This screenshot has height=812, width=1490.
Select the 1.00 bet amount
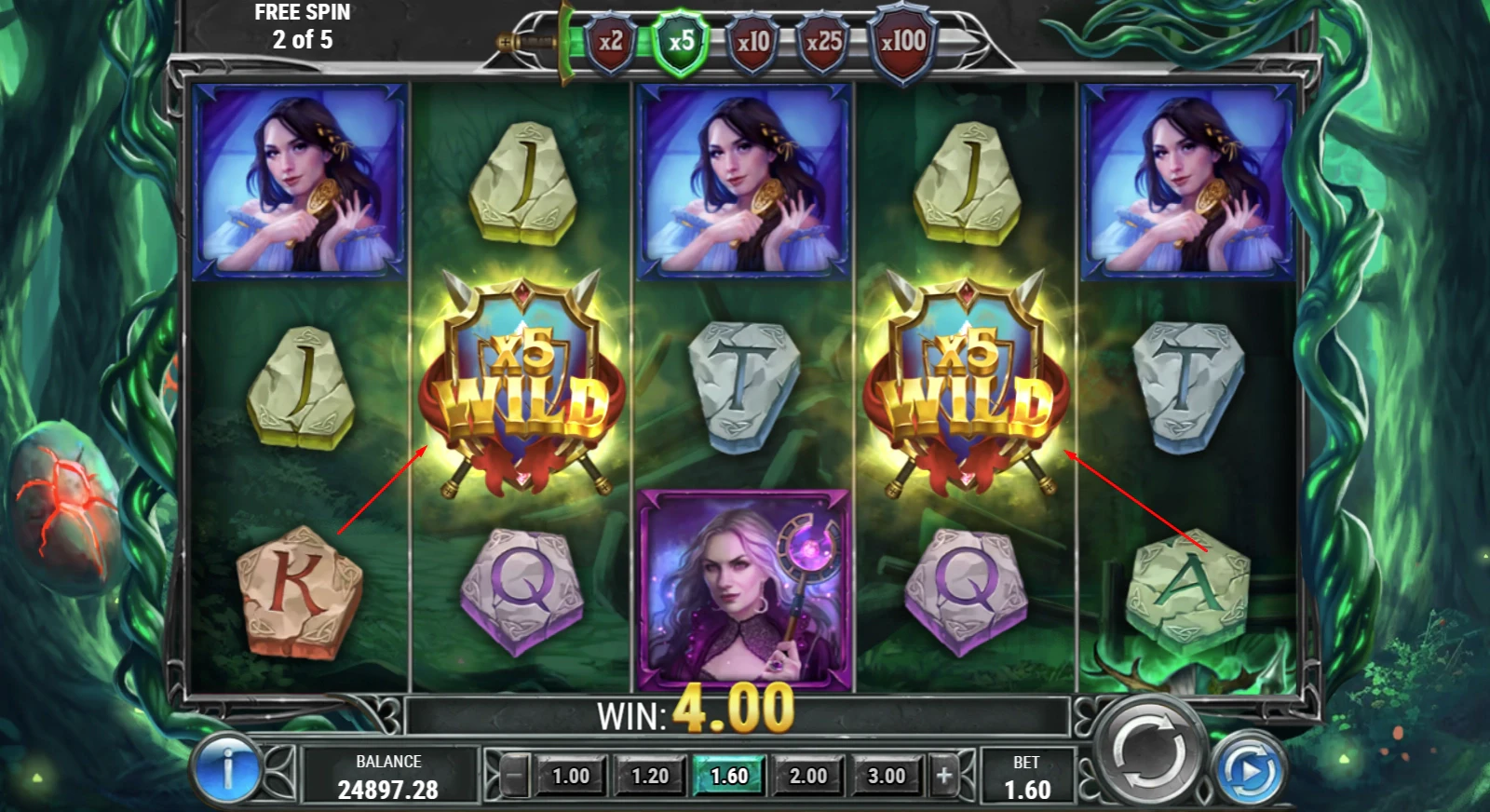(x=571, y=776)
